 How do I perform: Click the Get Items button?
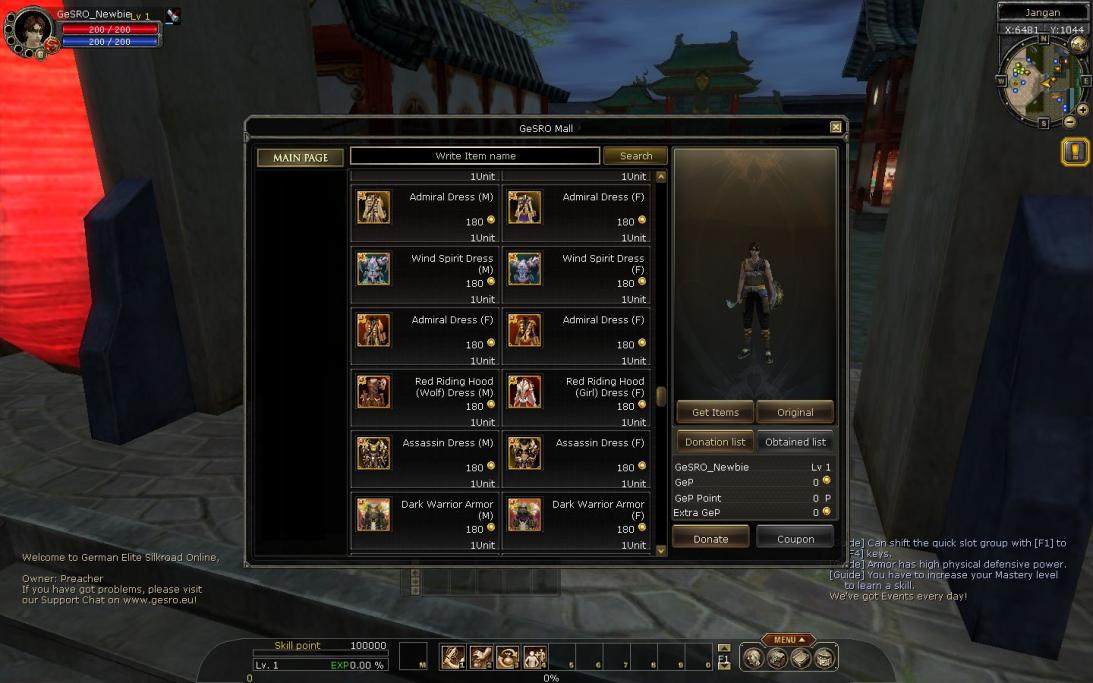click(x=715, y=412)
